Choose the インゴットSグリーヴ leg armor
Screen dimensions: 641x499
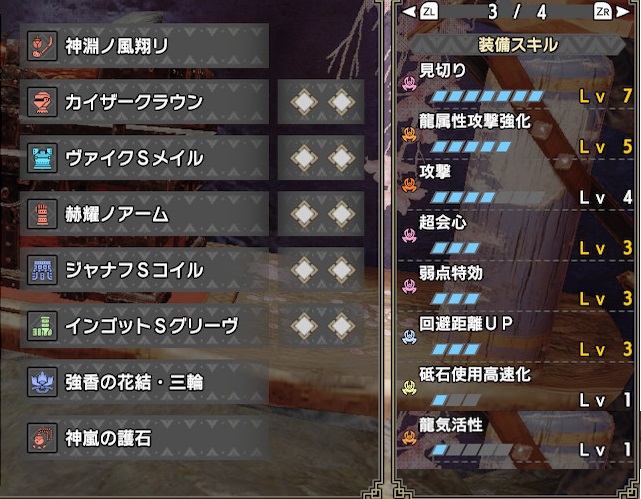click(x=145, y=326)
